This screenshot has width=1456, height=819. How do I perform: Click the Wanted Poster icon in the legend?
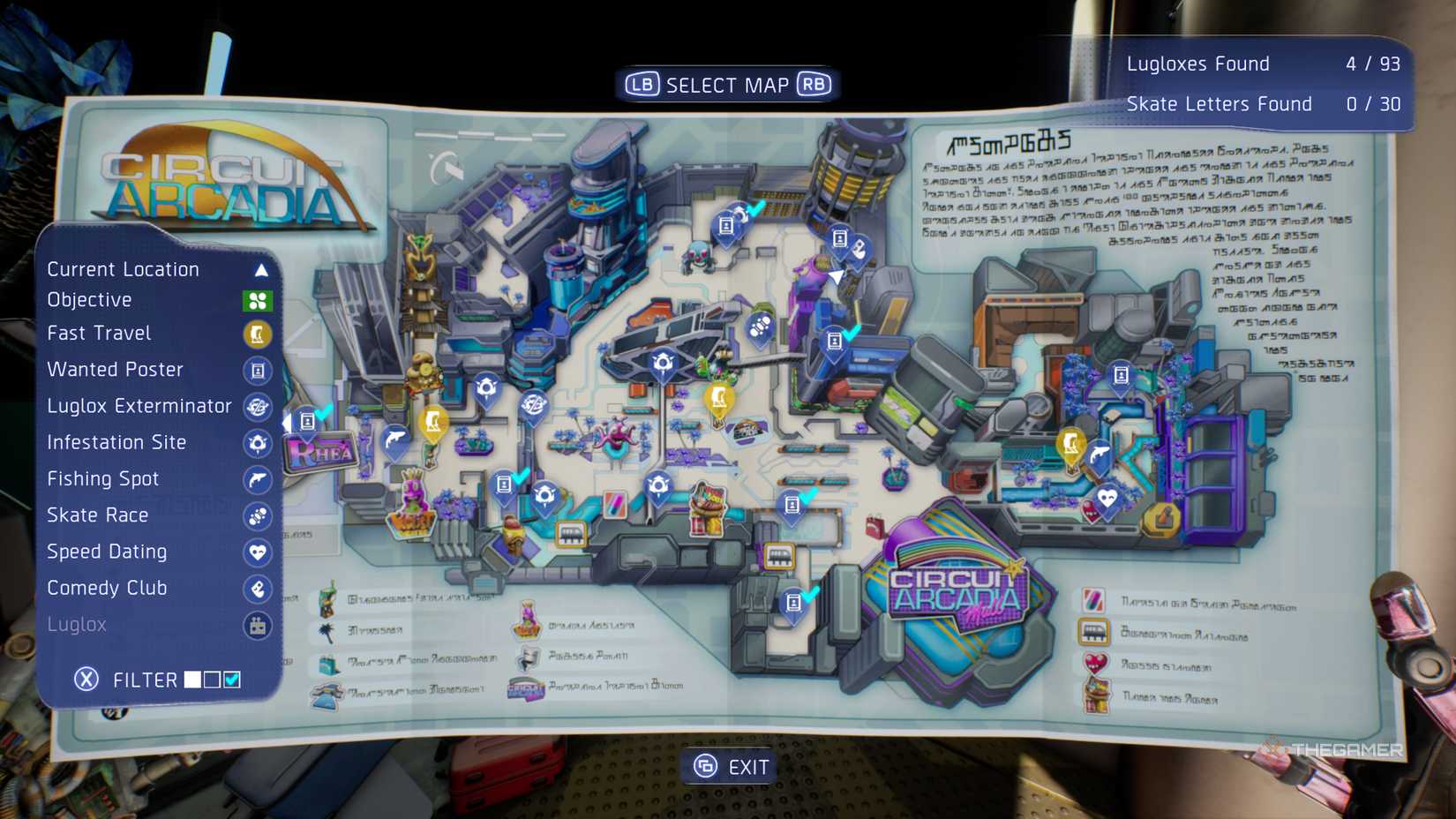pos(257,371)
